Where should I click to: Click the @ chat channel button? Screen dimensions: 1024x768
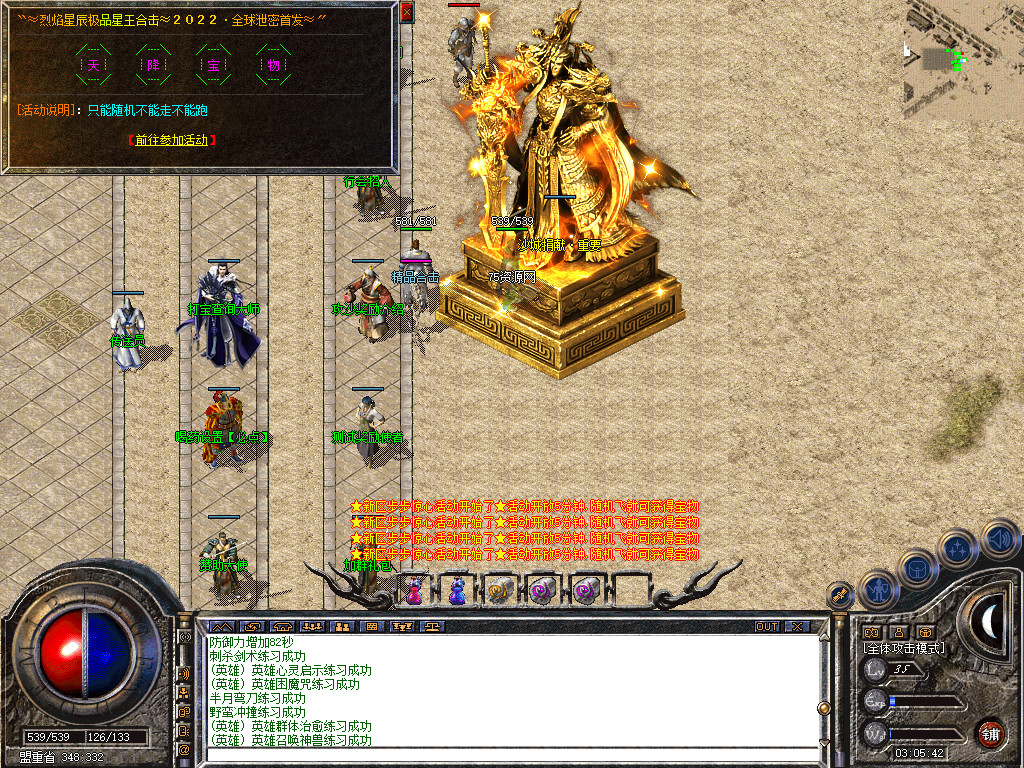coord(185,748)
